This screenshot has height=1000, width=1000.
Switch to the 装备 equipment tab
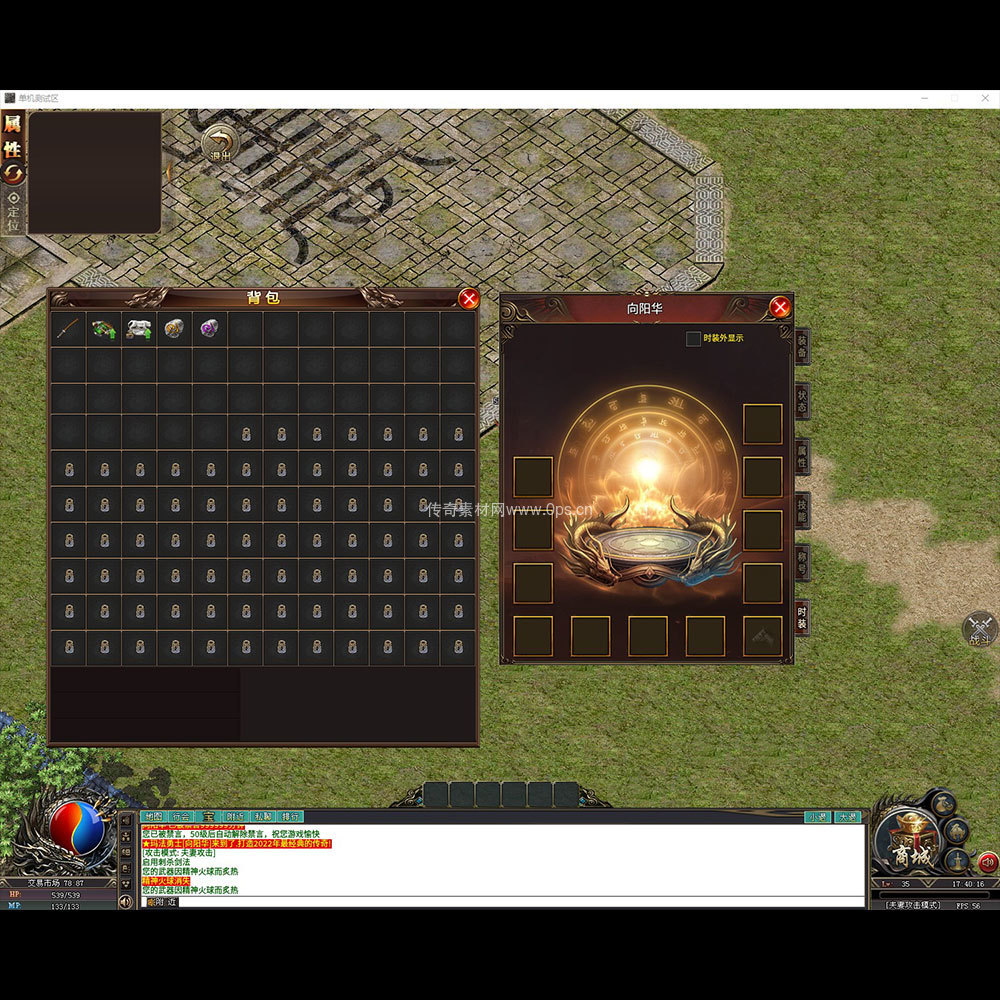click(802, 346)
